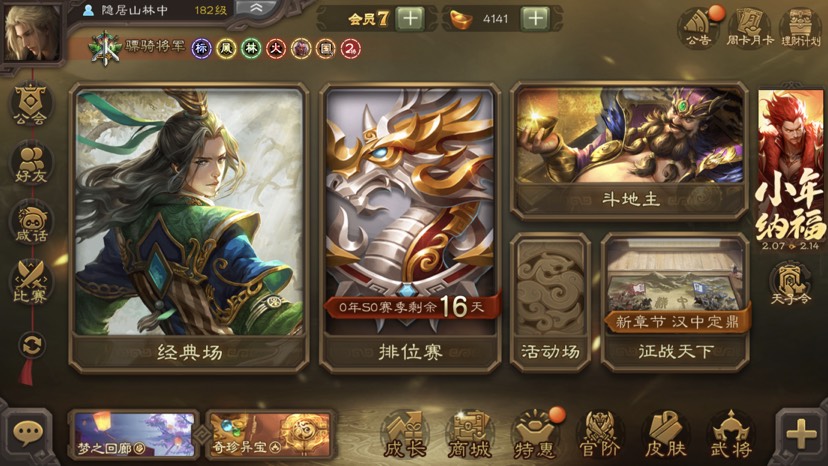Image resolution: width=828 pixels, height=466 pixels.
Task: Open the 比赛 tournament menu
Action: pyautogui.click(x=32, y=282)
